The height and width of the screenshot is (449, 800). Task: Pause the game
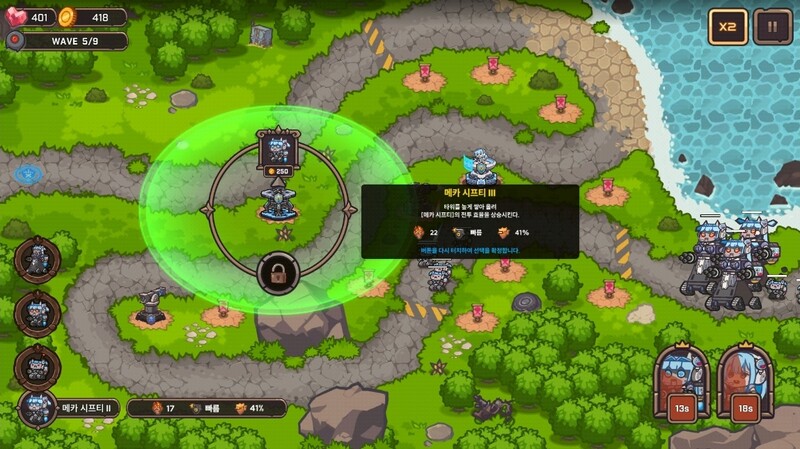point(771,26)
